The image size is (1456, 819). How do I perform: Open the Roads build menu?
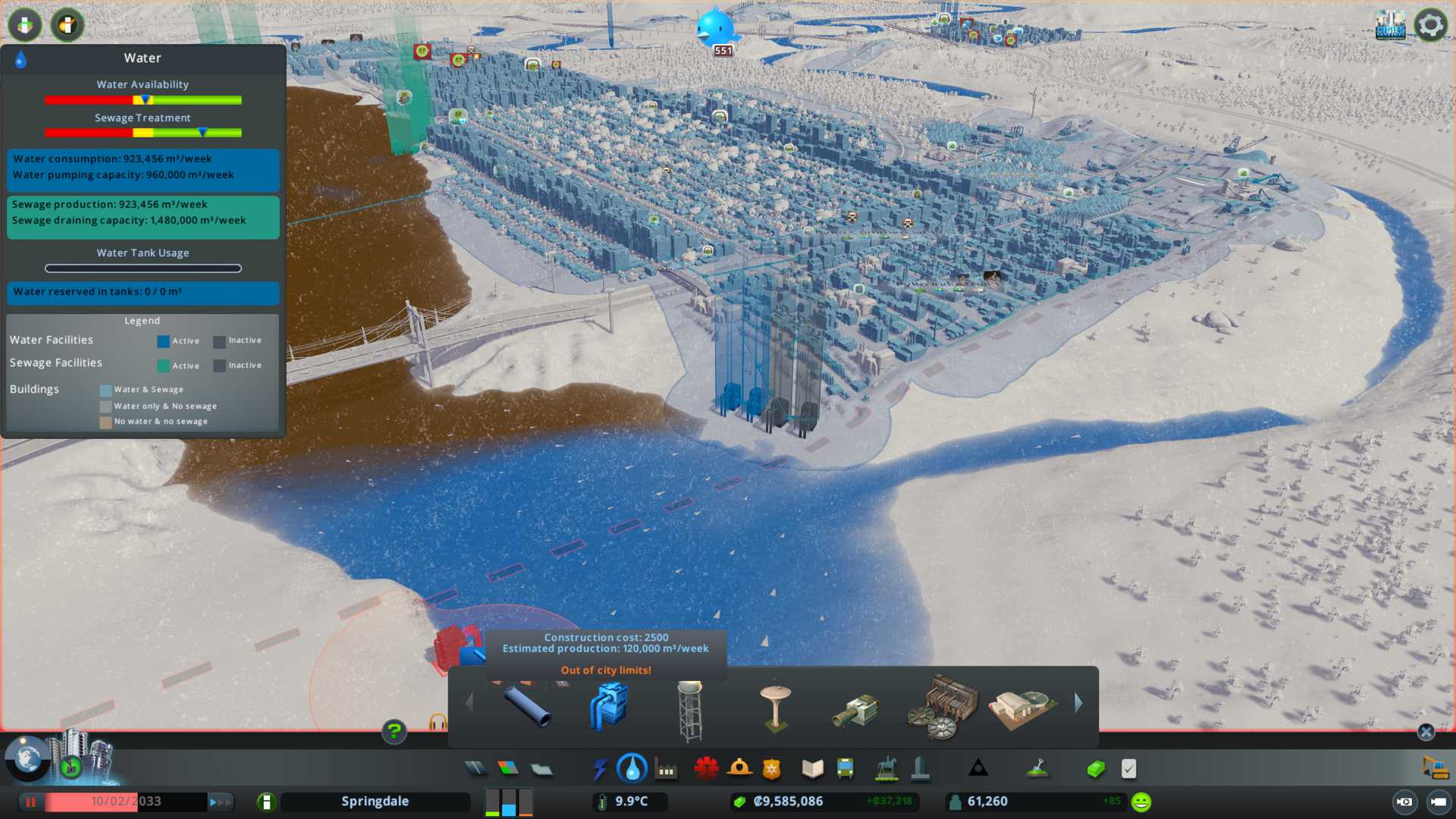[475, 769]
